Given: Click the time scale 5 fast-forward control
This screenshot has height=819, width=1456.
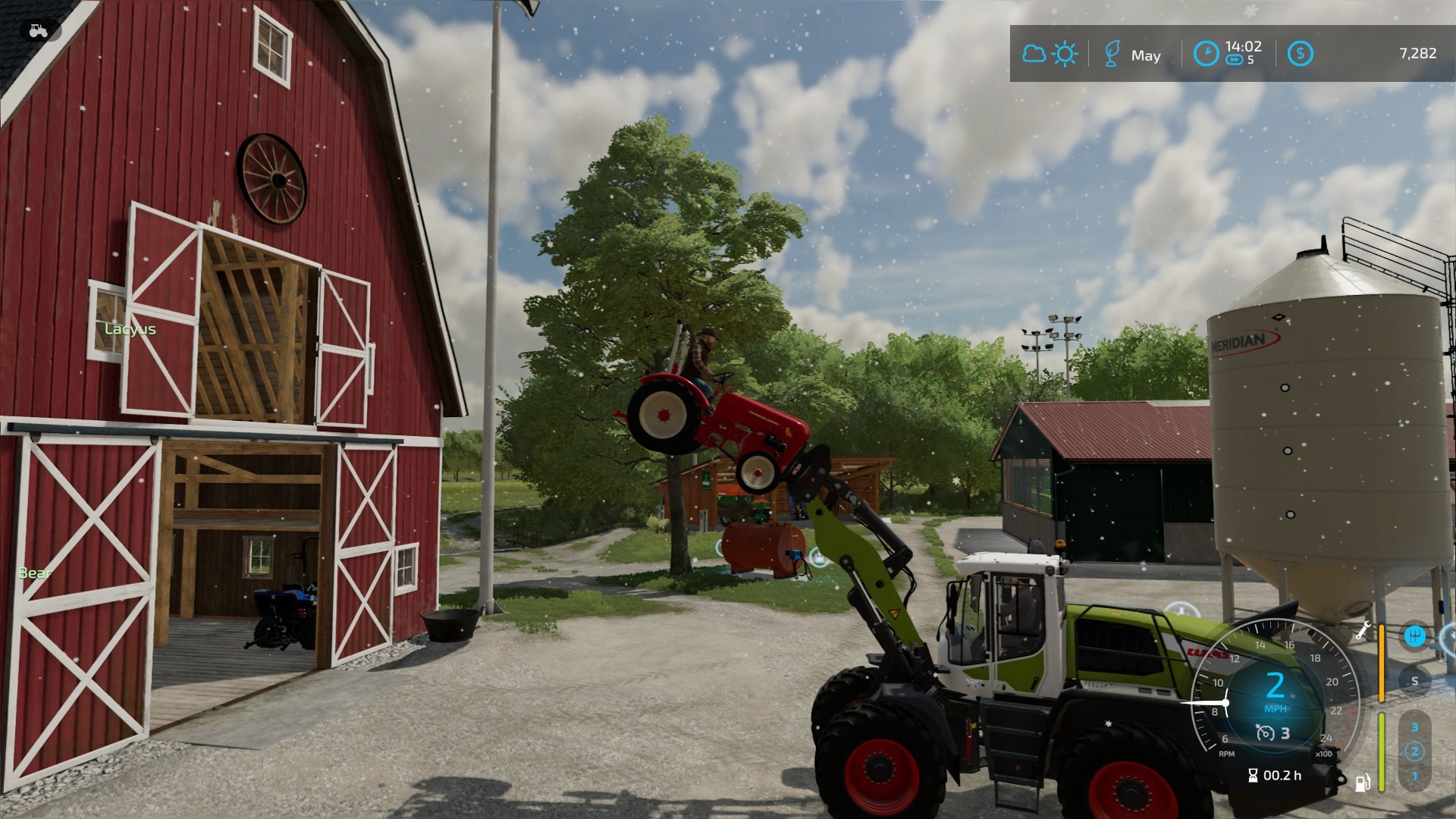Looking at the screenshot, I should [x=1236, y=60].
